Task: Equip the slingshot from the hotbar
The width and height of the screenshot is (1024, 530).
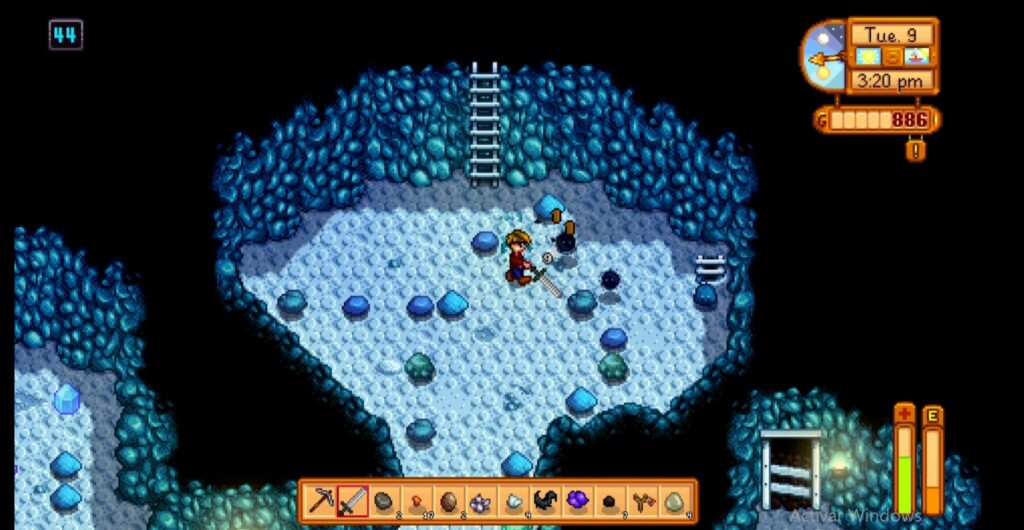Action: click(642, 500)
